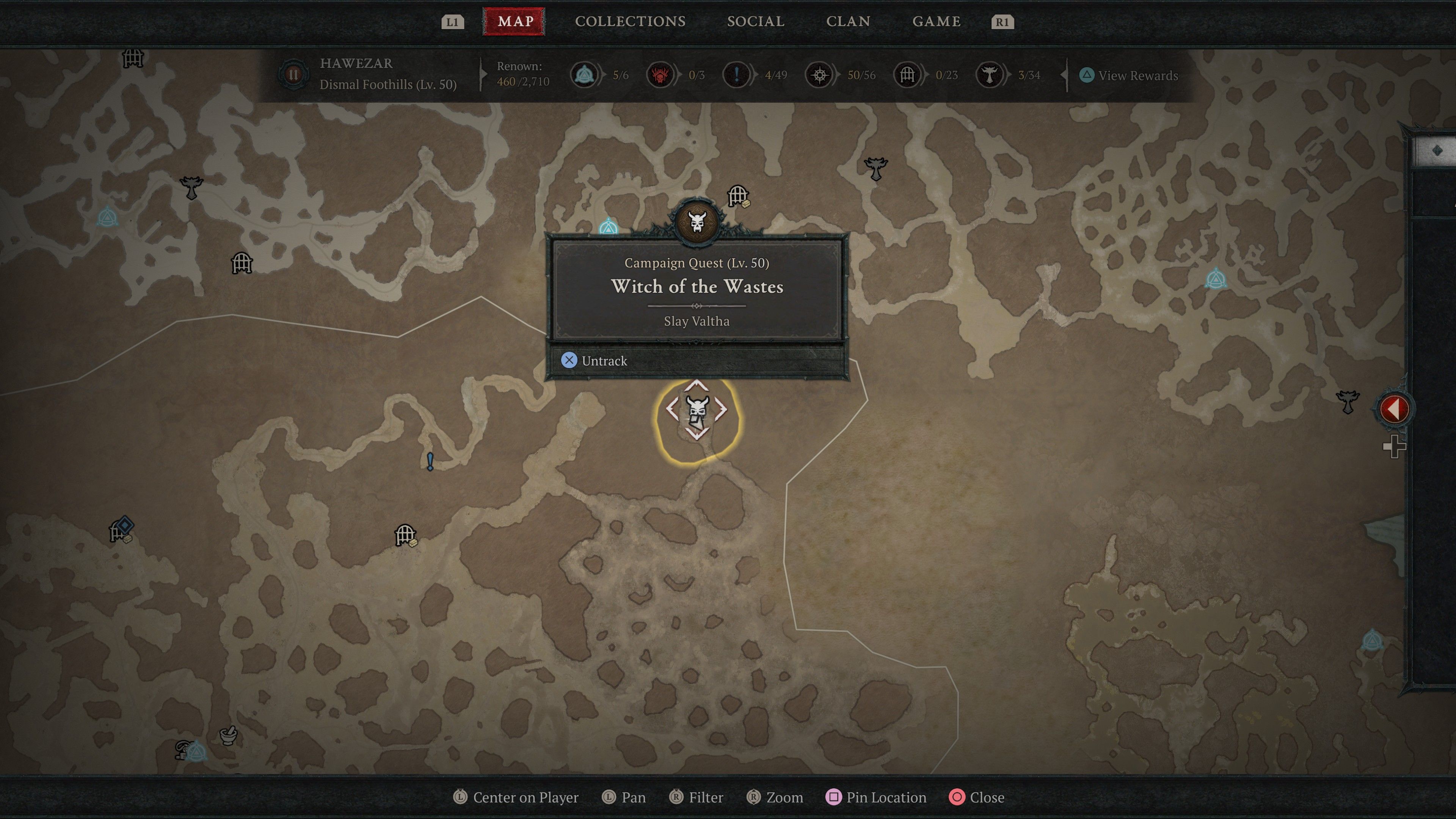Image resolution: width=1456 pixels, height=819 pixels.
Task: Switch to the SOCIAL tab
Action: tap(756, 22)
